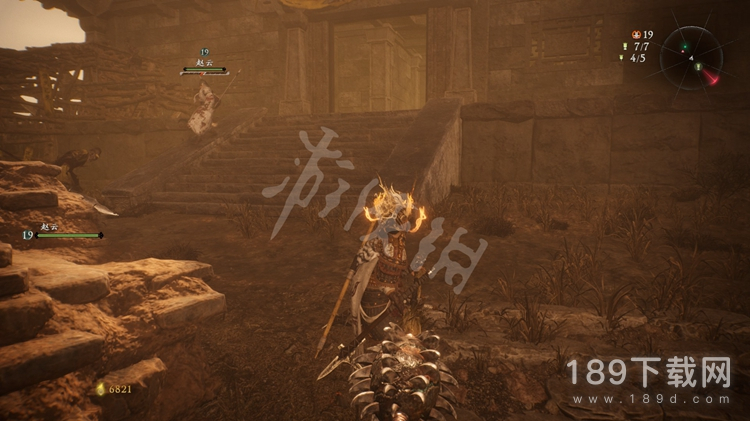Click the golden qi currency icon
This screenshot has width=750, height=421.
click(100, 388)
